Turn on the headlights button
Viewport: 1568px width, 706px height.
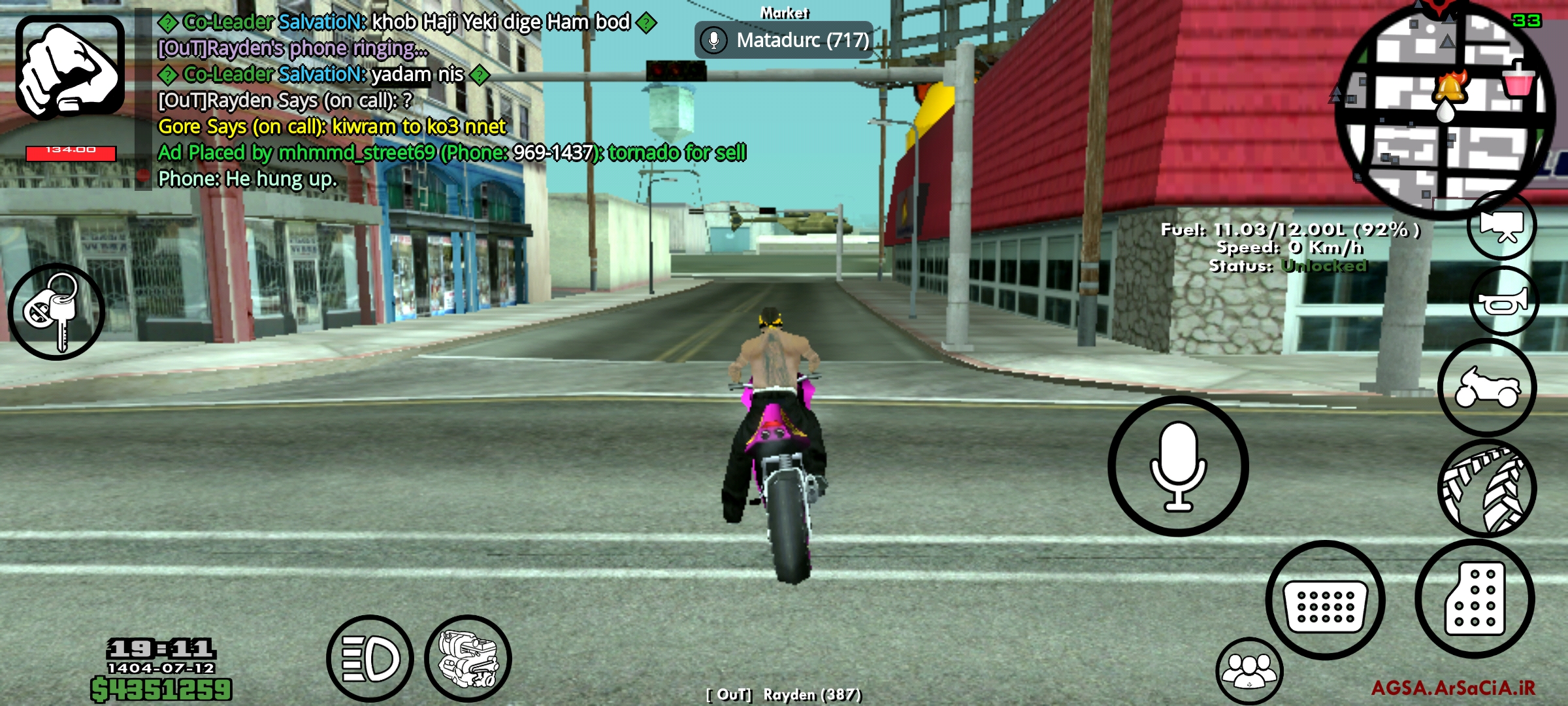[370, 658]
